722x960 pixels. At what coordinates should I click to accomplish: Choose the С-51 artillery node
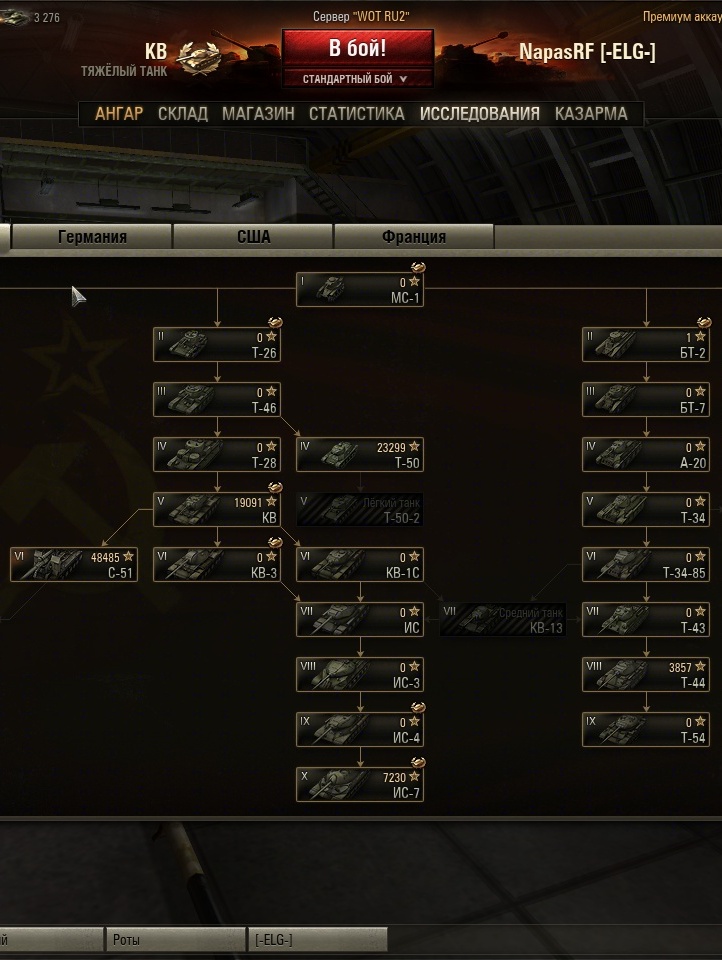click(74, 565)
